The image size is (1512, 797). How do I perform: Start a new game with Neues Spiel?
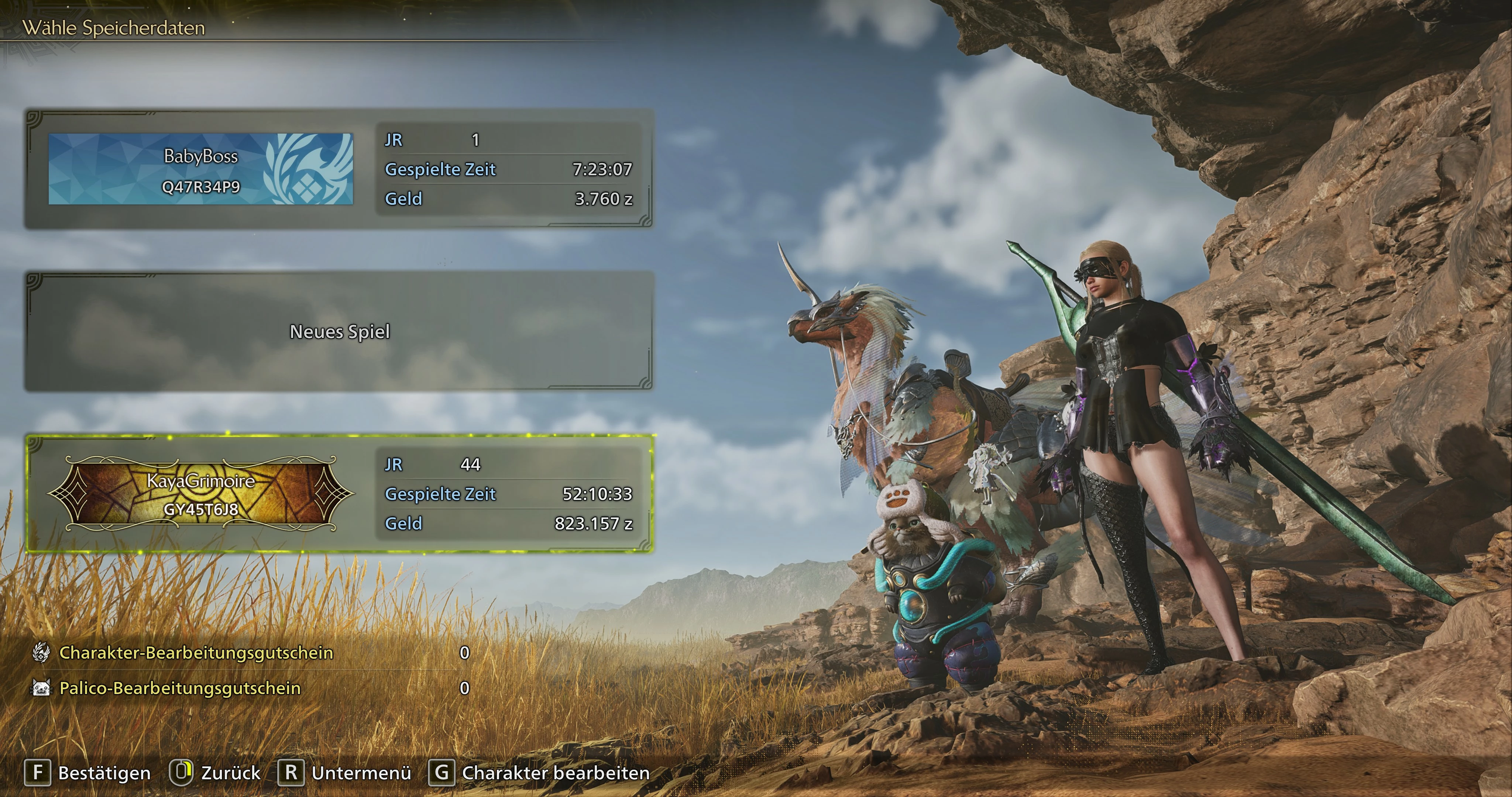click(x=339, y=332)
